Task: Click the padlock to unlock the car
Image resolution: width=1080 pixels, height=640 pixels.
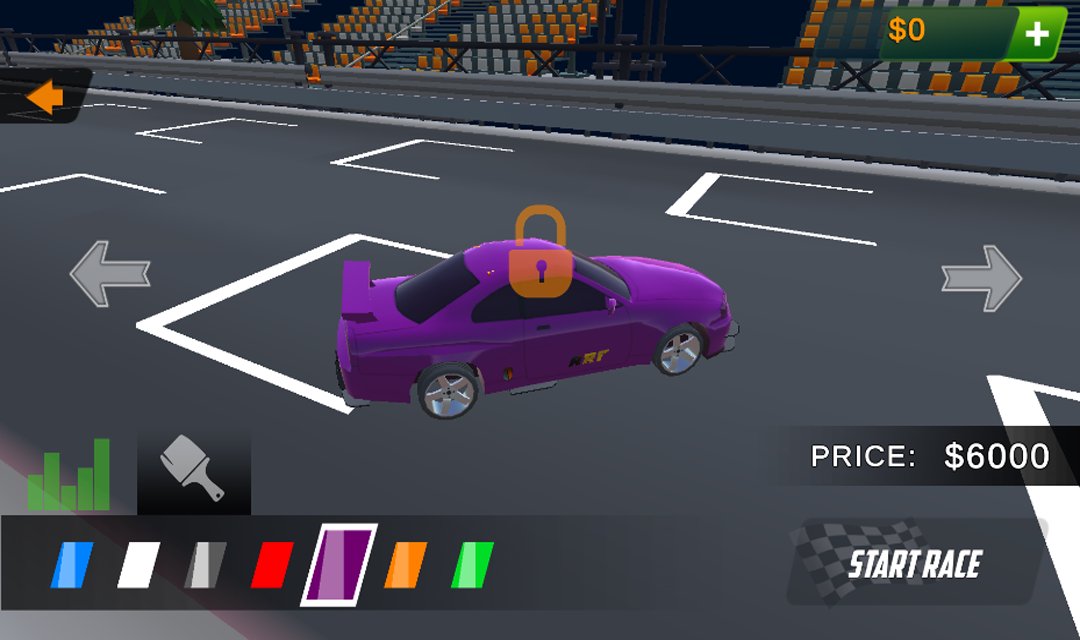Action: (x=540, y=253)
